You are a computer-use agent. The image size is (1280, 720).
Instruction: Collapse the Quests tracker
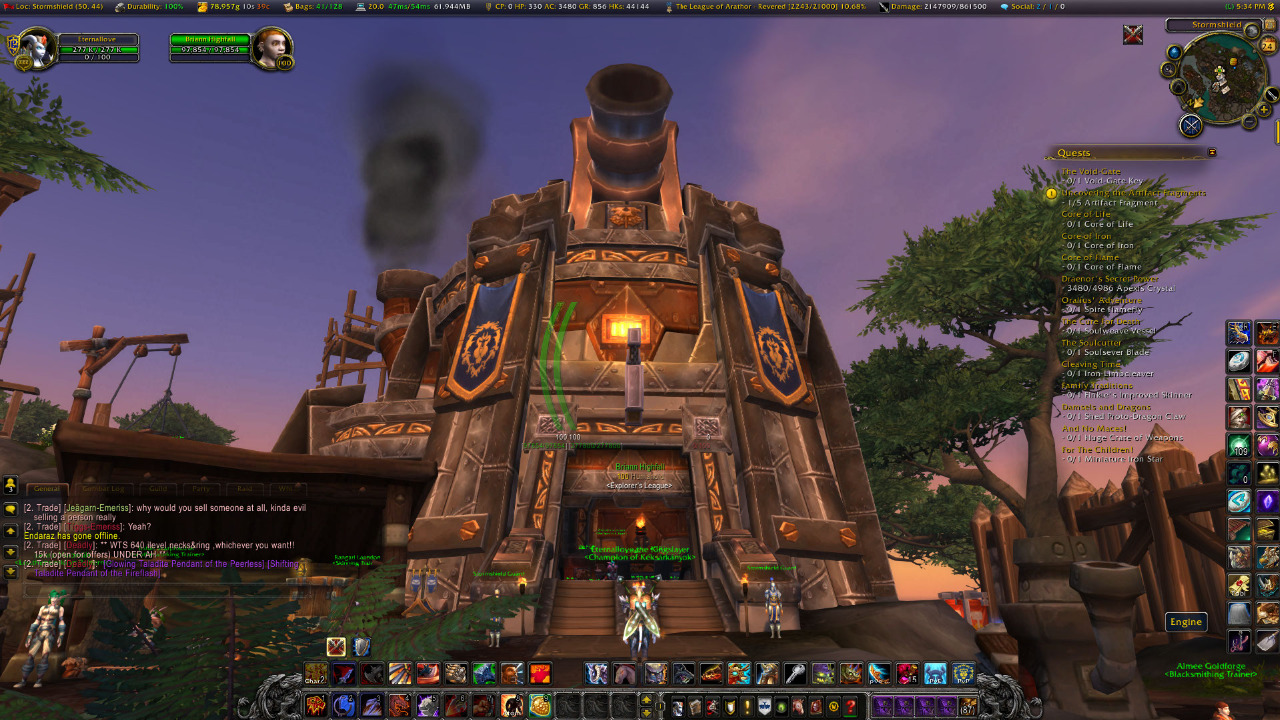tap(1212, 152)
